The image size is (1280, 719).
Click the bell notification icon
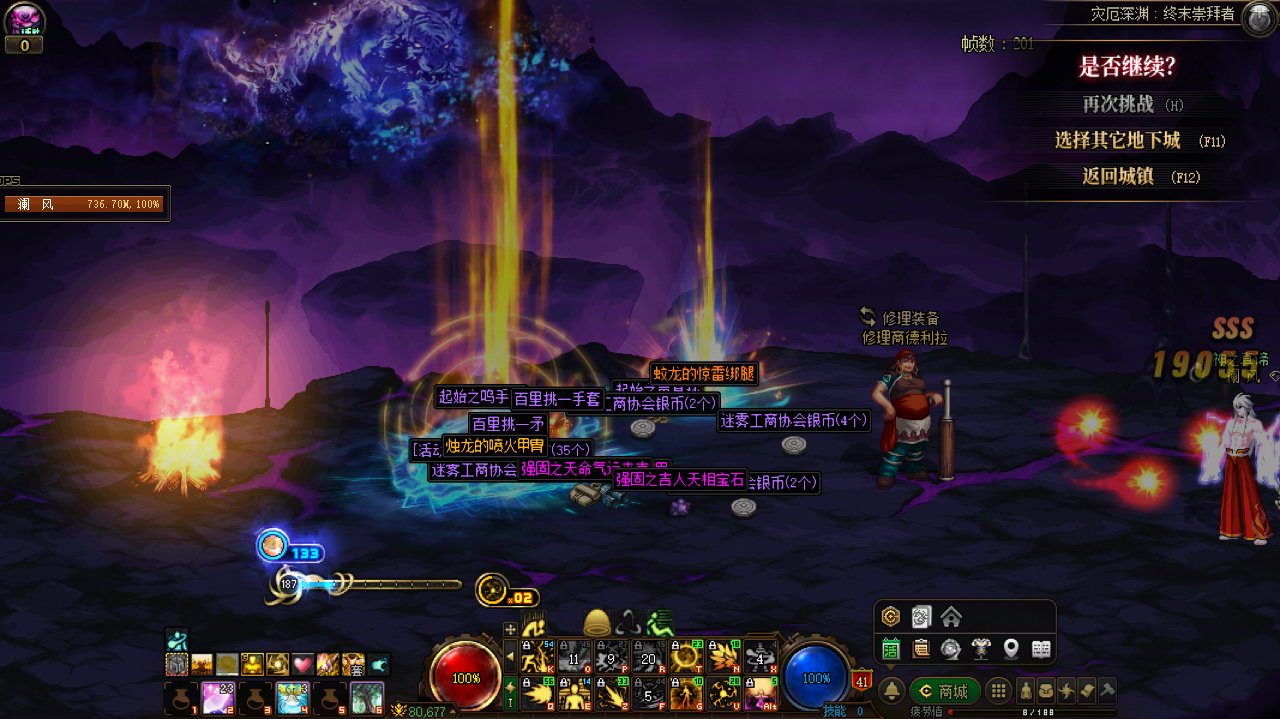[x=891, y=691]
